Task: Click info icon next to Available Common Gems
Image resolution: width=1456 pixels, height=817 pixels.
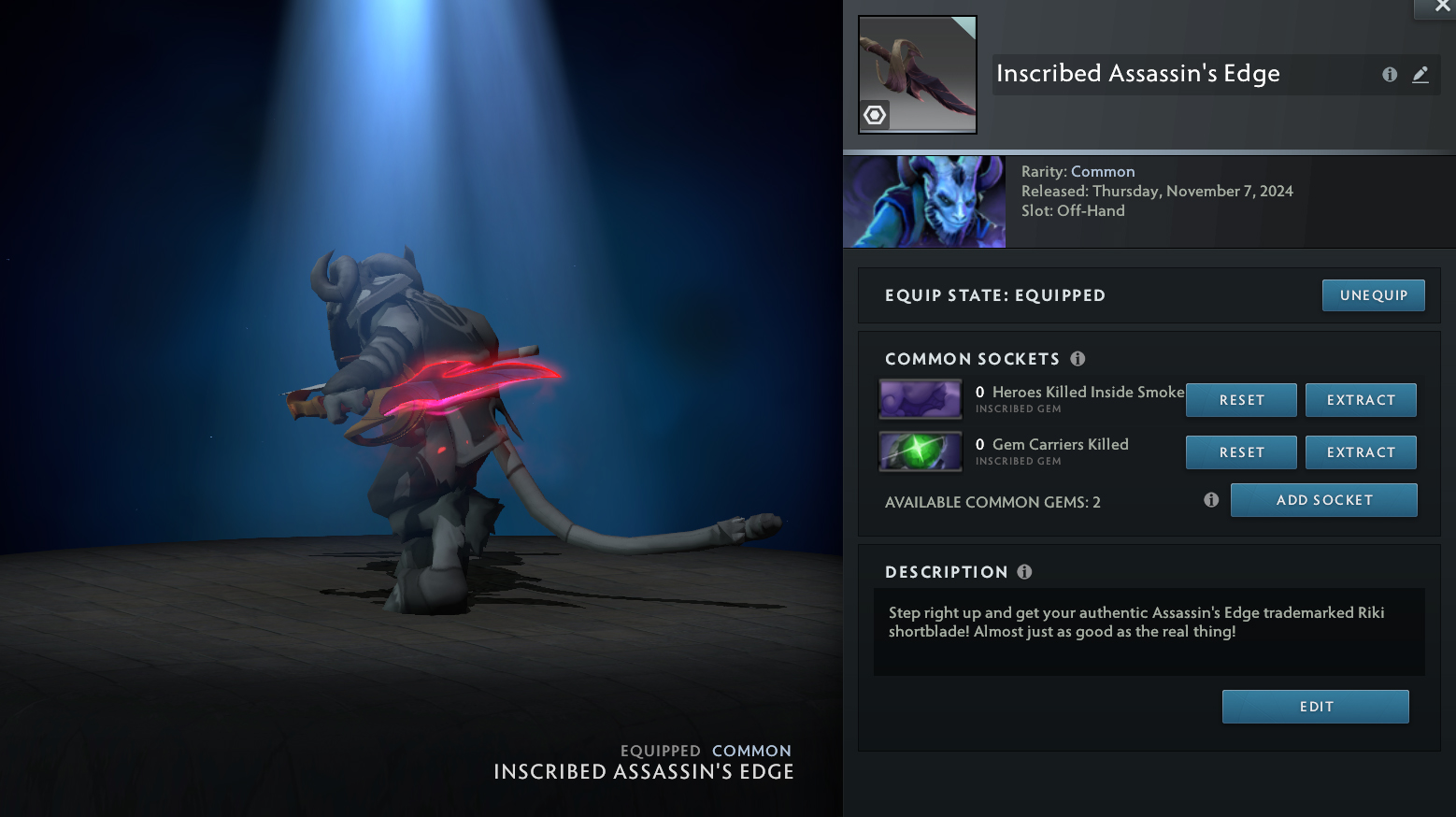Action: pos(1211,500)
